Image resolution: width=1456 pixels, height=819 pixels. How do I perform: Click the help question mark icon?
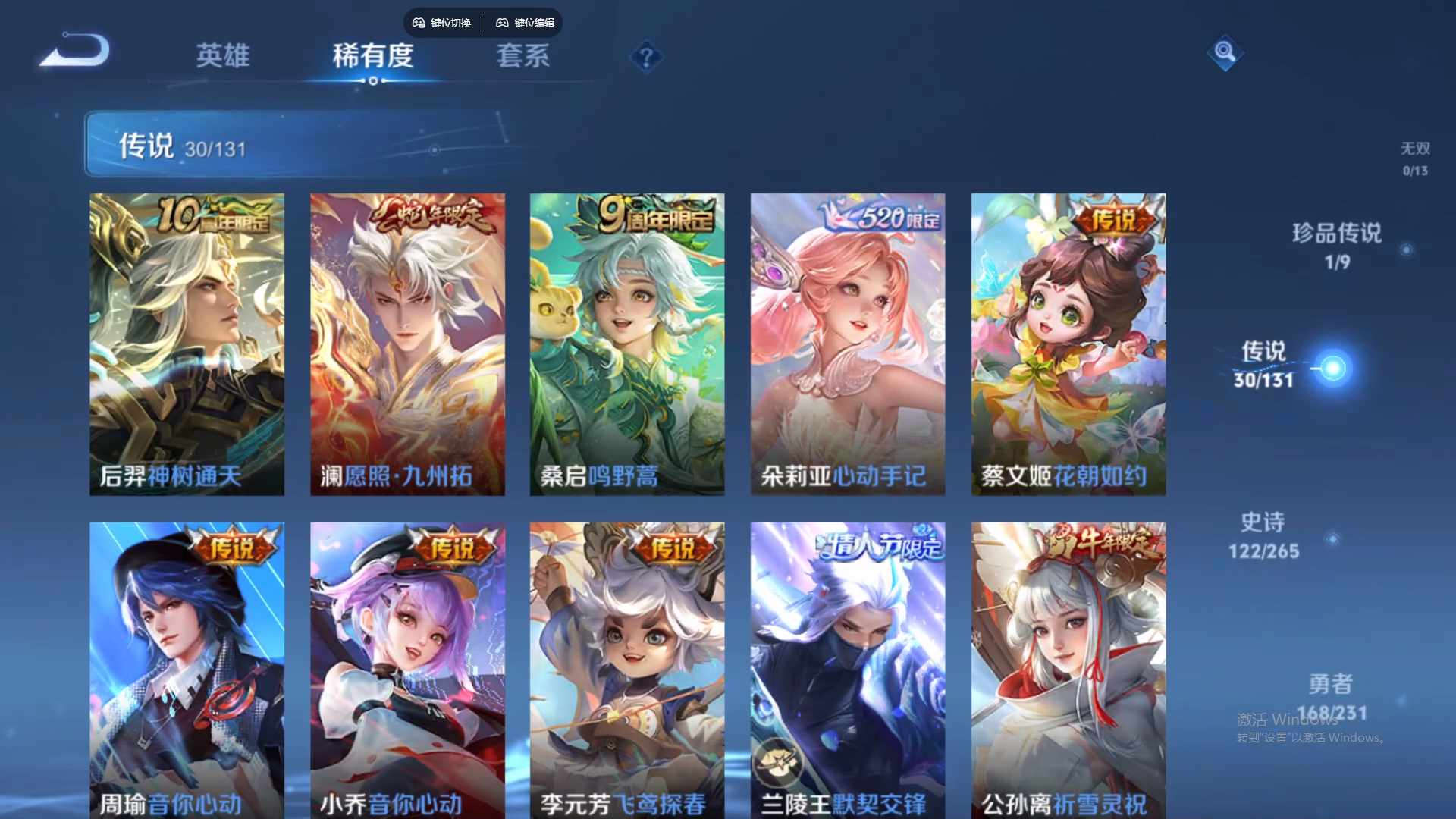[645, 55]
